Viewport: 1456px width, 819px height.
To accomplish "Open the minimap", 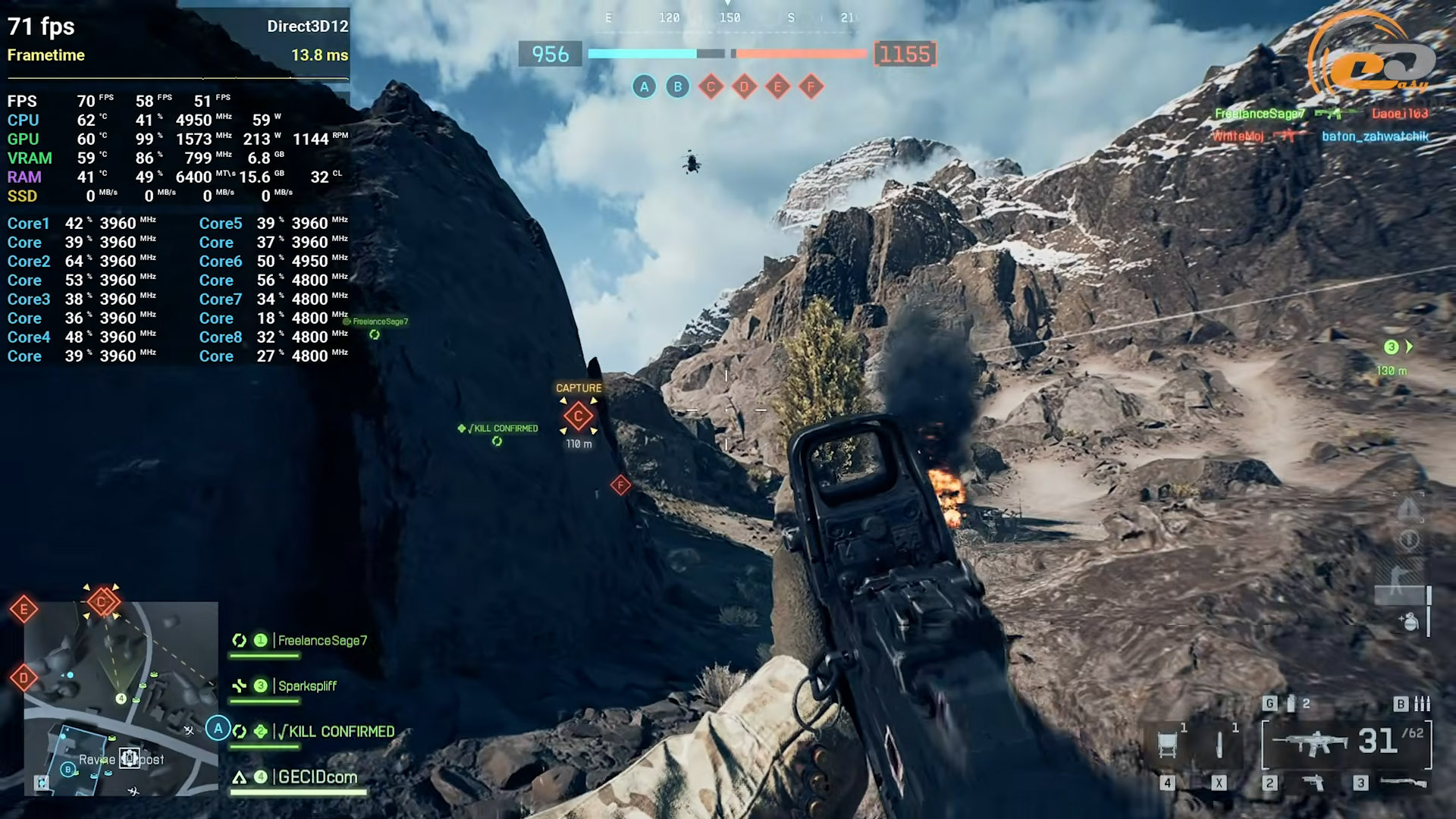I will click(x=121, y=698).
